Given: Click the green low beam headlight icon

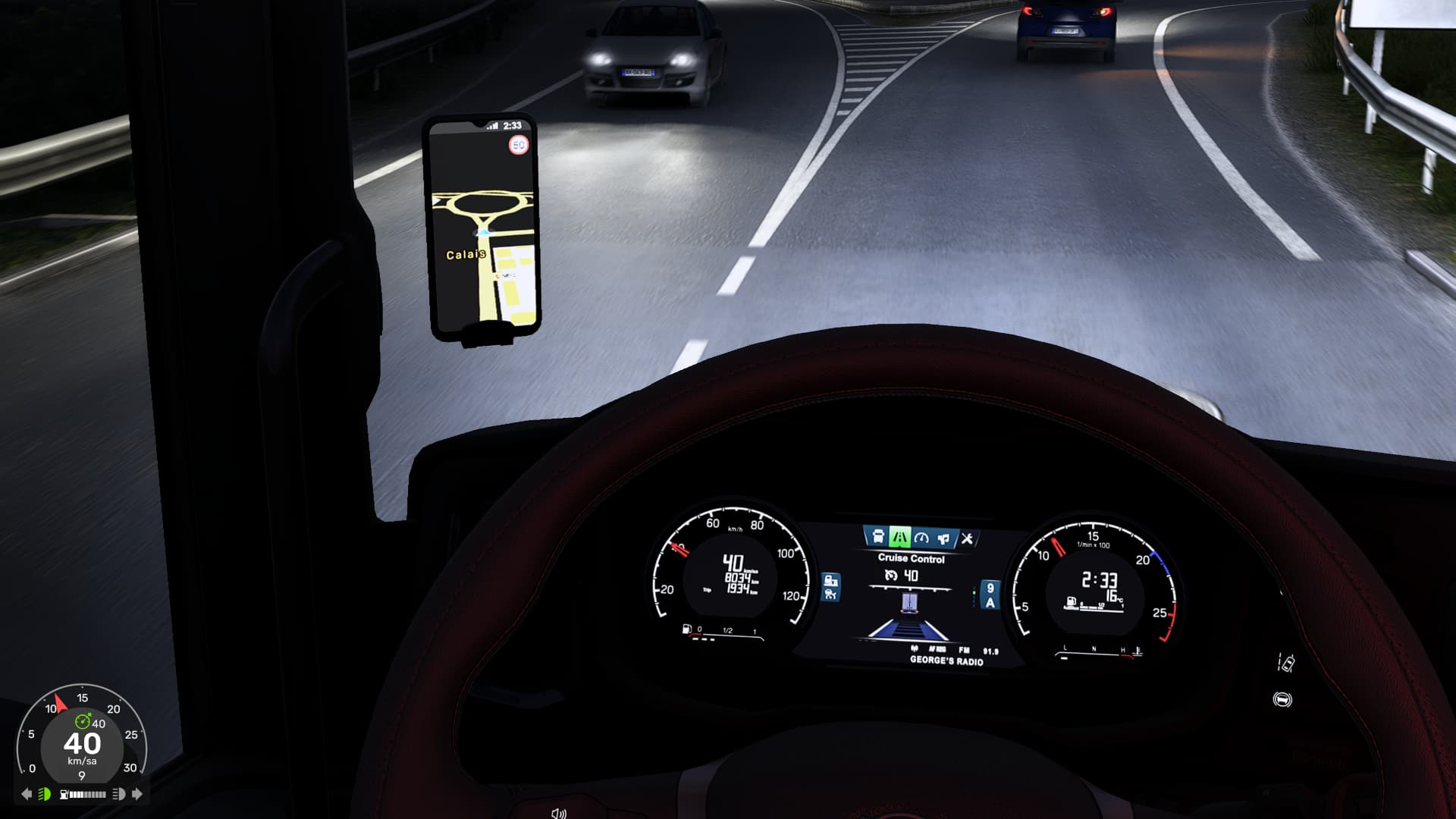Looking at the screenshot, I should (45, 794).
